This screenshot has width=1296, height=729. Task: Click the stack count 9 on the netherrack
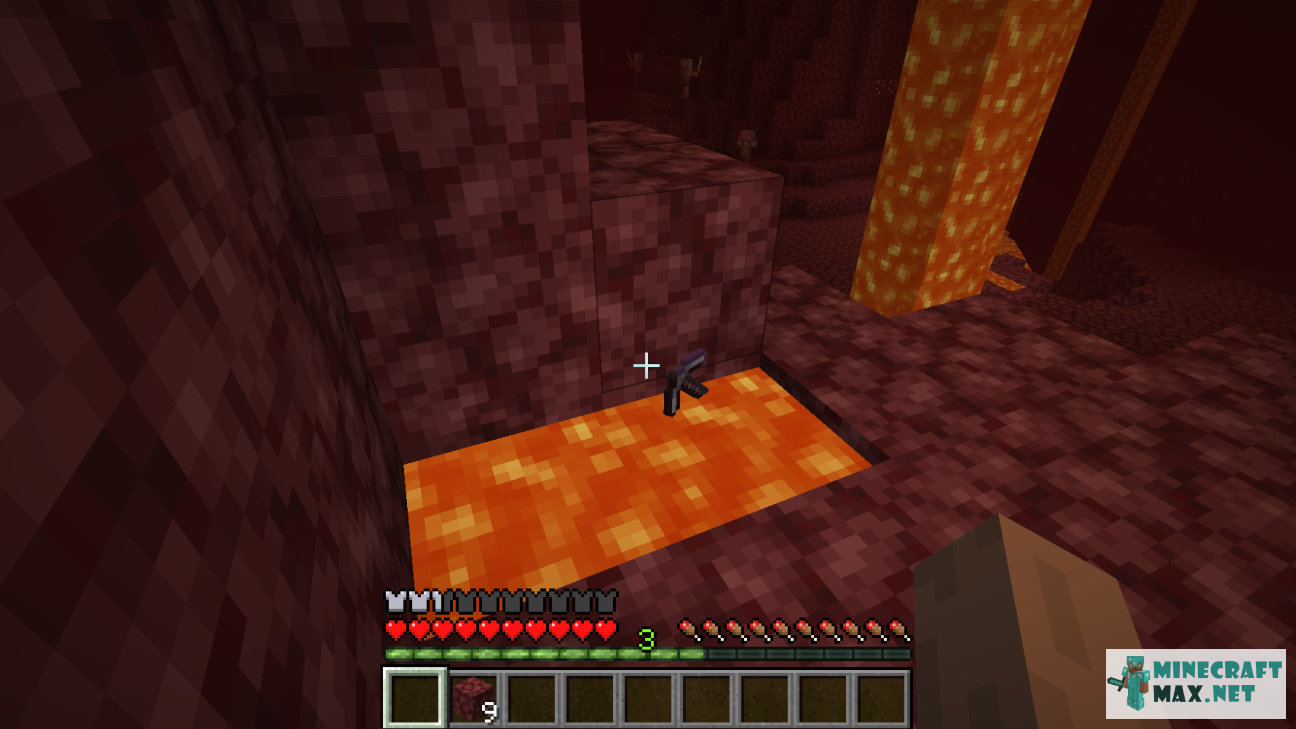(489, 710)
